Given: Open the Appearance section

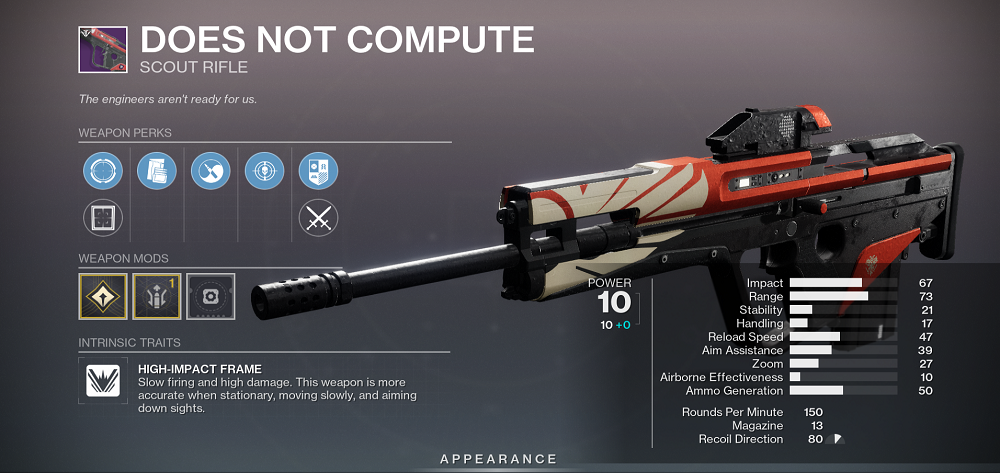Looking at the screenshot, I should click(x=499, y=459).
